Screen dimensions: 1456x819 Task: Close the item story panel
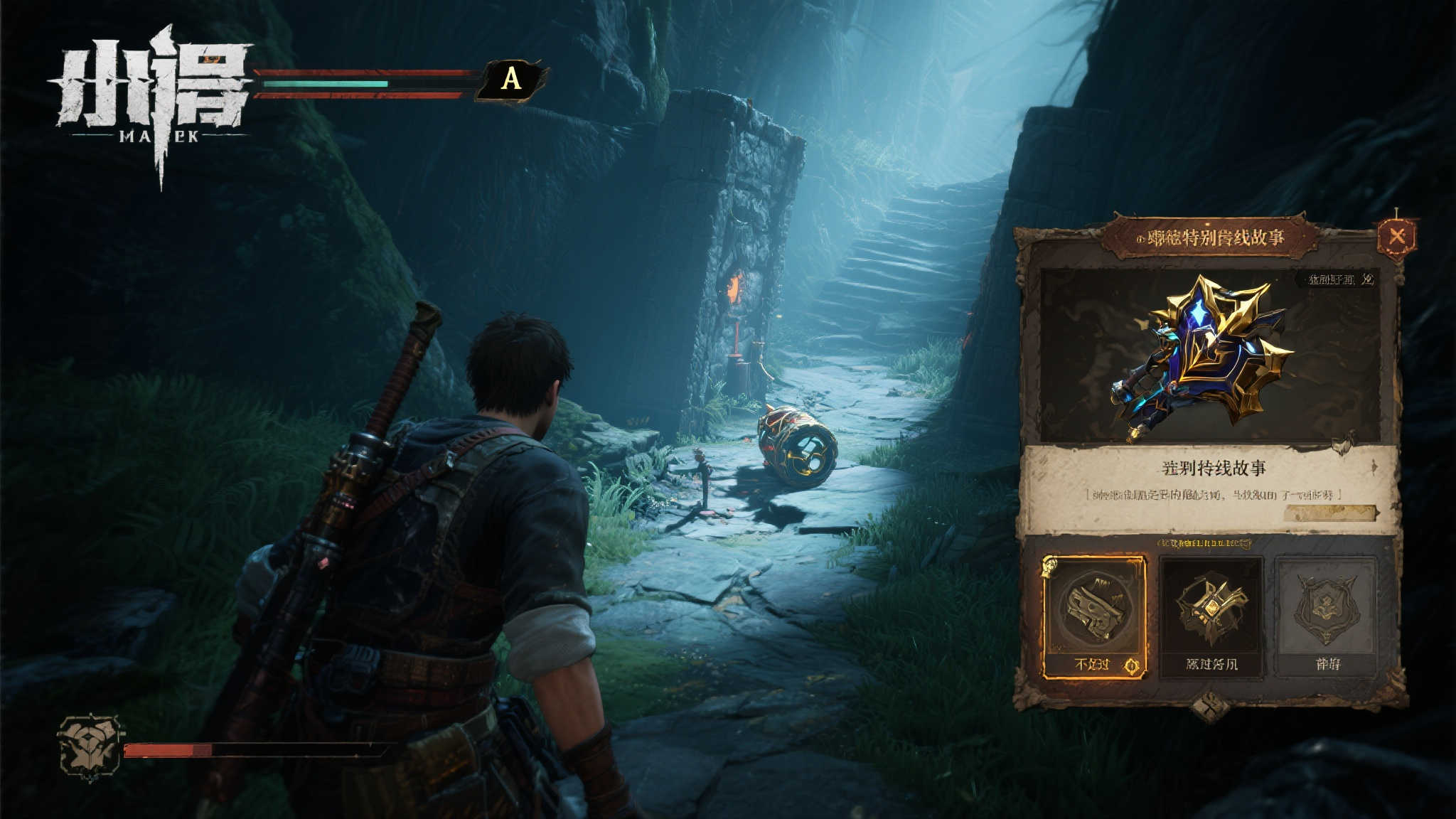coord(1396,237)
